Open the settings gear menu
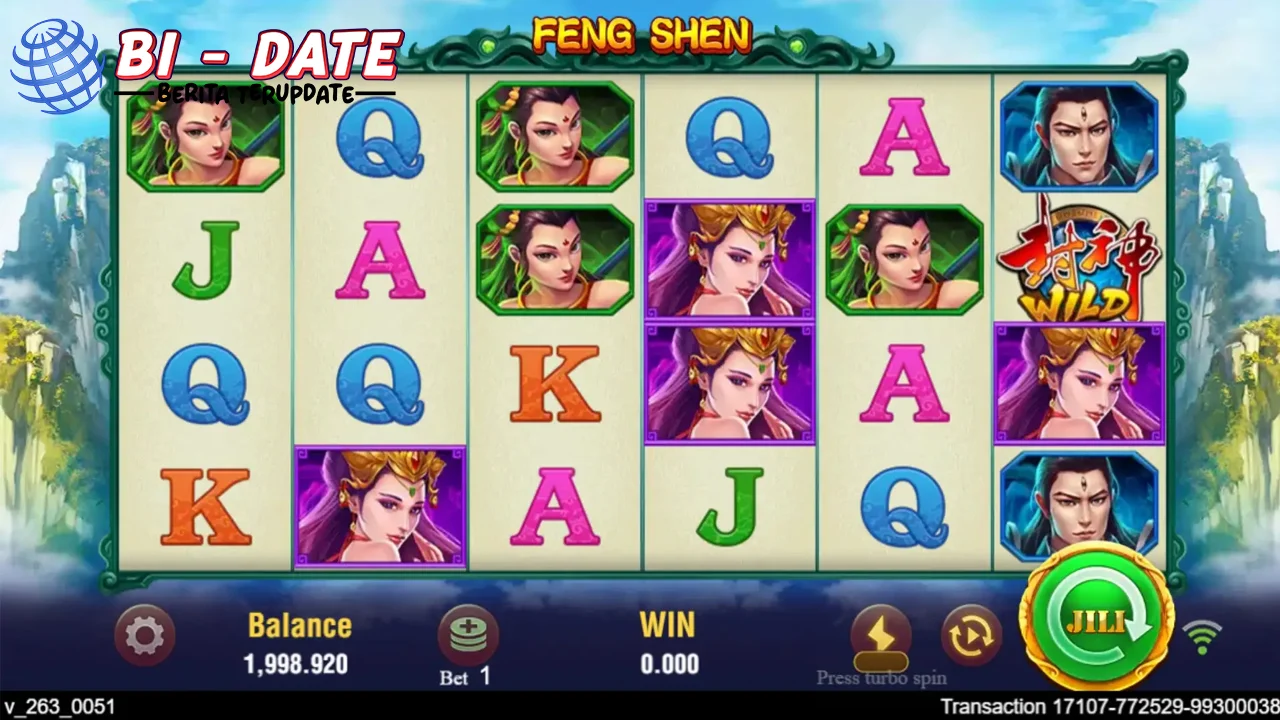Viewport: 1280px width, 720px height. pos(143,635)
